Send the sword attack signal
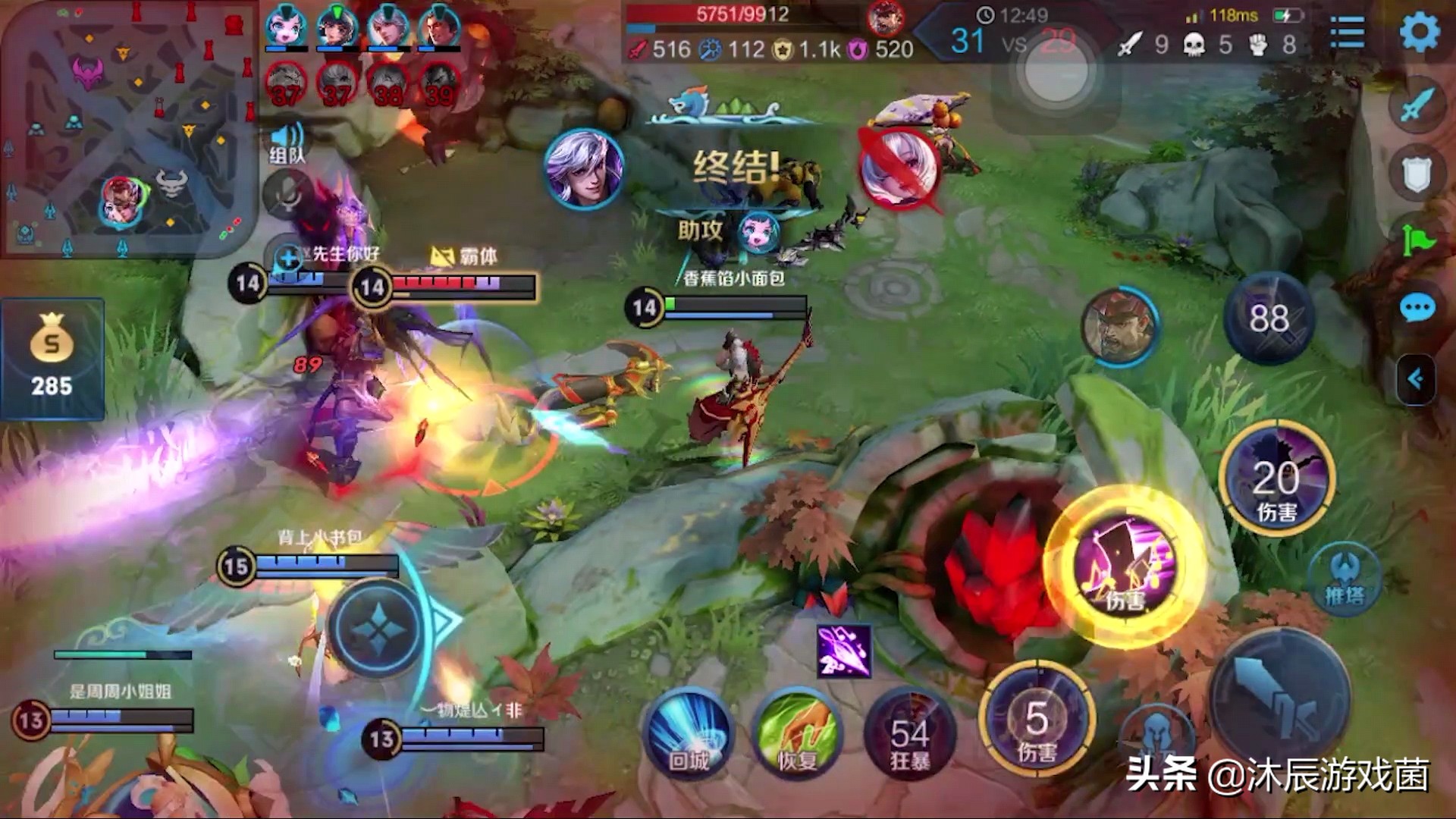The width and height of the screenshot is (1456, 819). click(1417, 105)
